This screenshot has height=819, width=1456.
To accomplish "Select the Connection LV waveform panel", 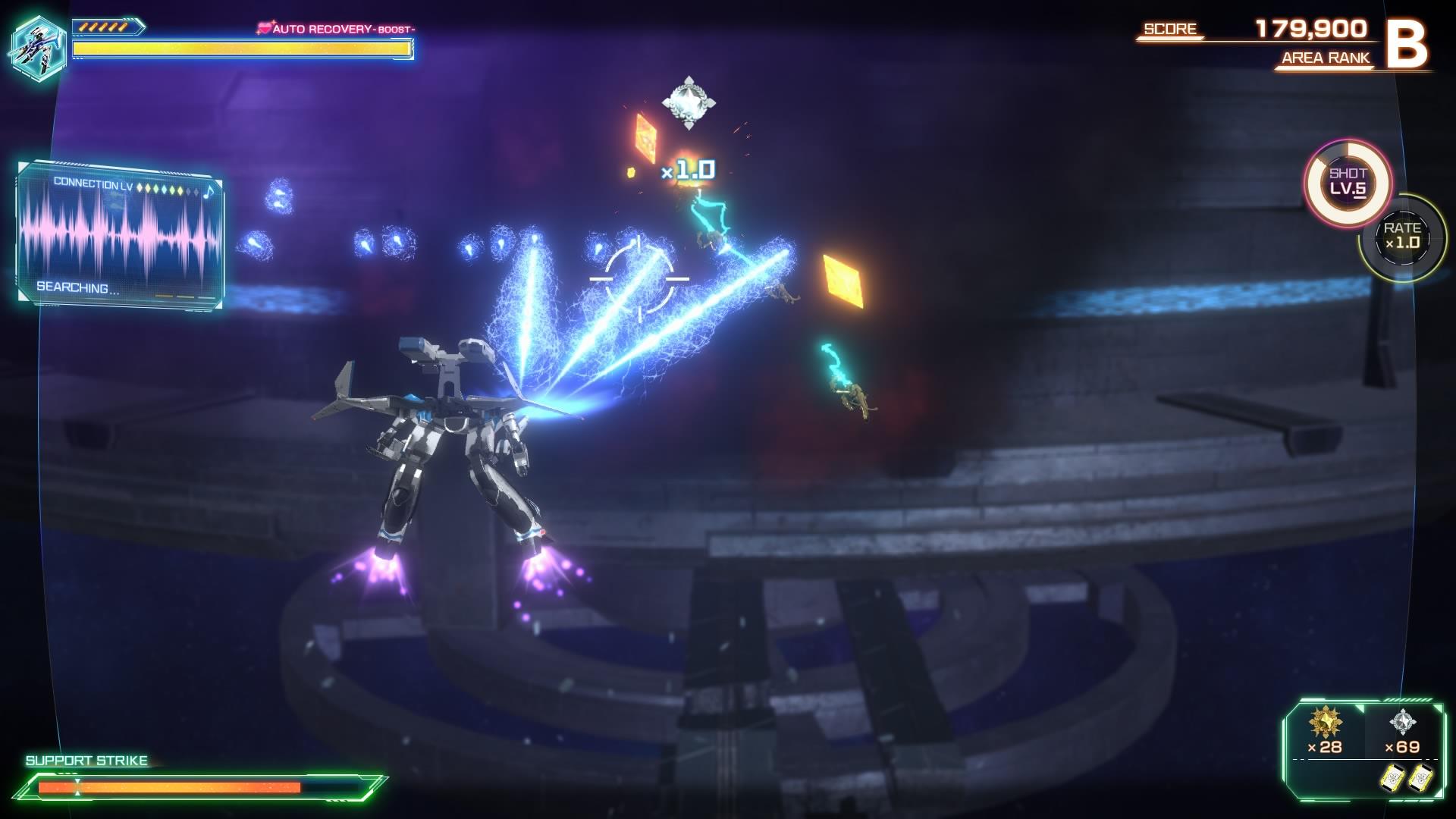I will coord(120,237).
